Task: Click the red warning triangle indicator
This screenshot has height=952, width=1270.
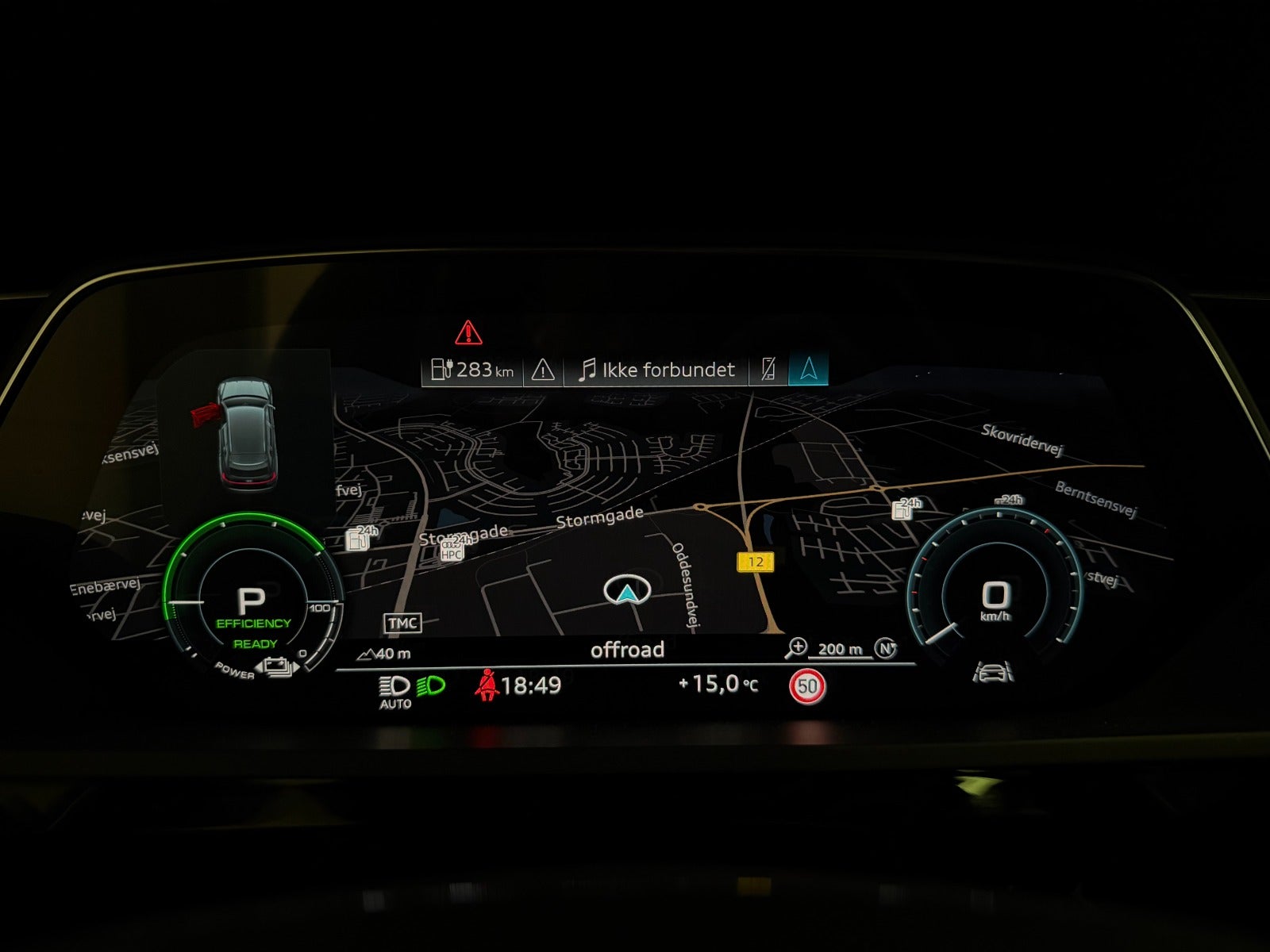Action: 468,332
